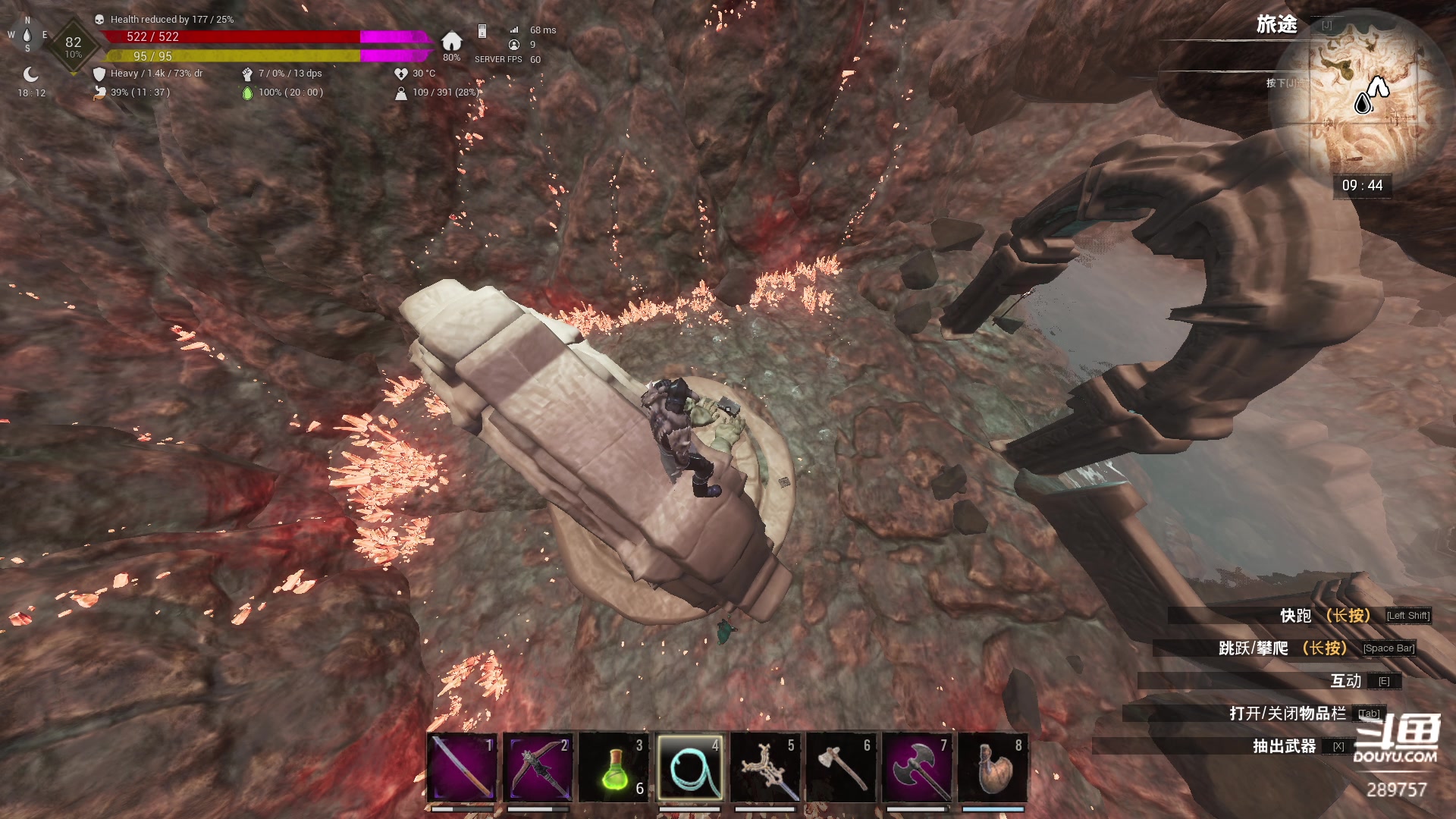Select the cyan rope binding slot

pyautogui.click(x=689, y=767)
